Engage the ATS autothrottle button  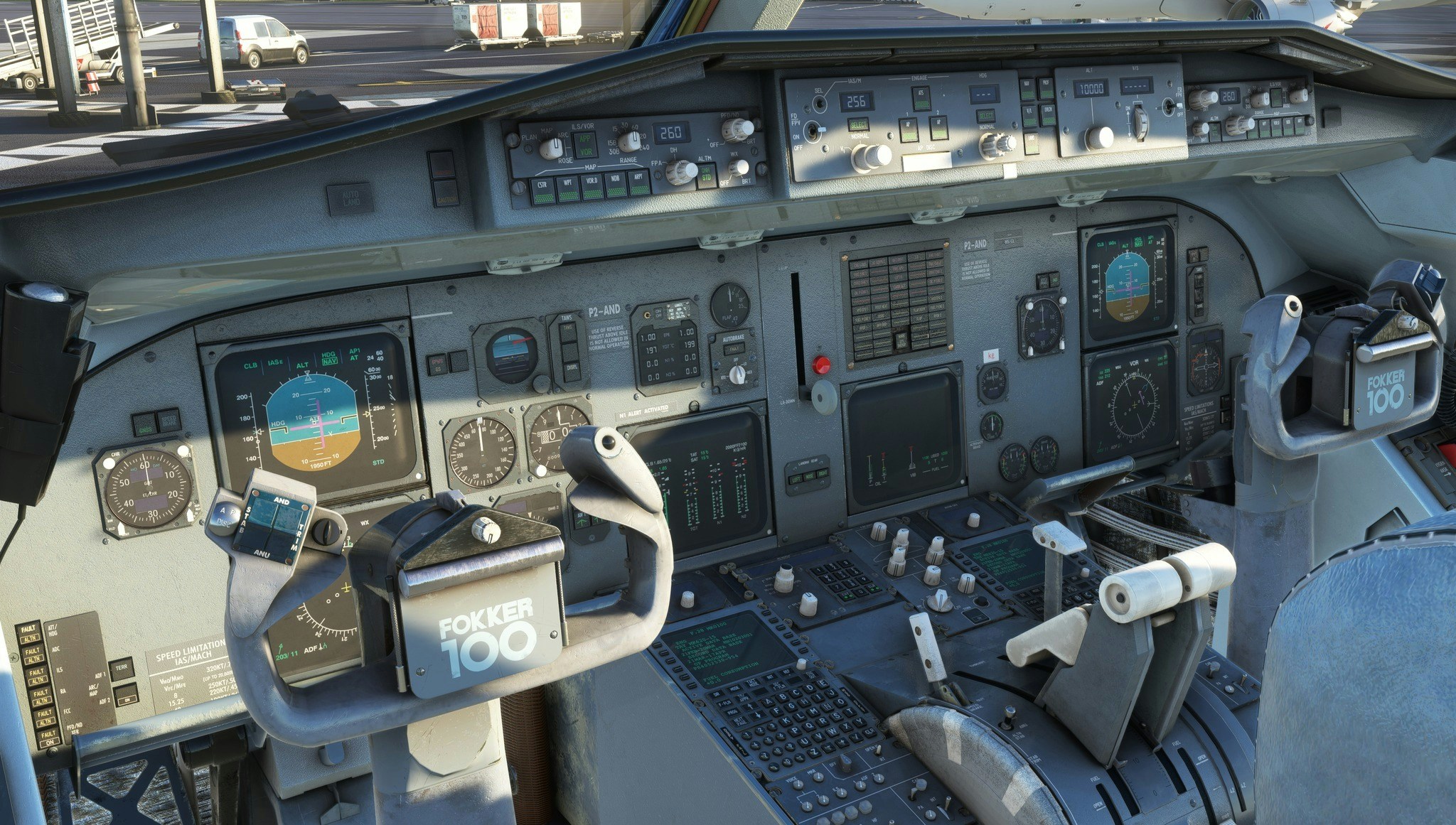pyautogui.click(x=921, y=99)
